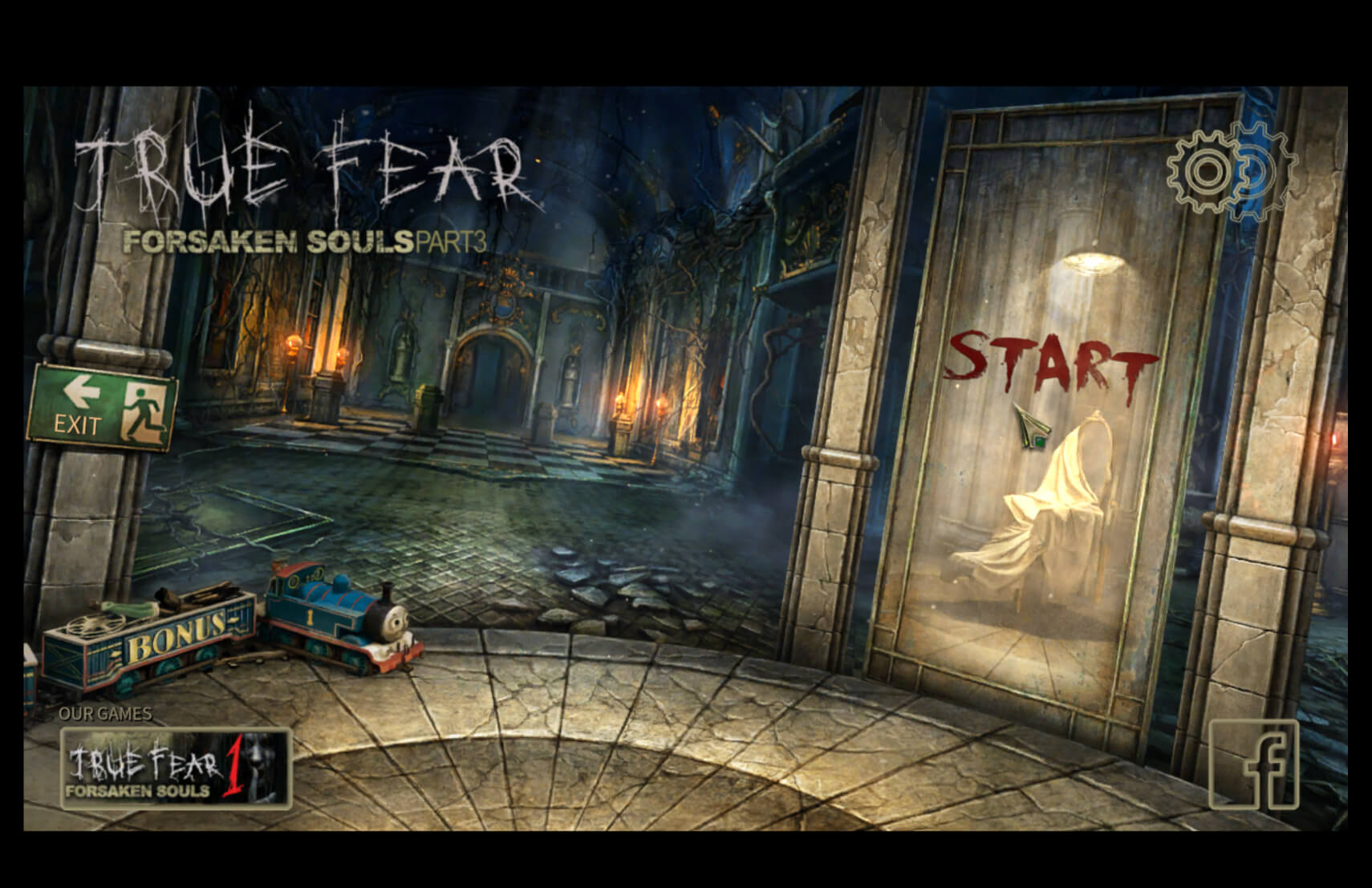
Task: Click the OUR GAMES label
Action: tap(108, 712)
